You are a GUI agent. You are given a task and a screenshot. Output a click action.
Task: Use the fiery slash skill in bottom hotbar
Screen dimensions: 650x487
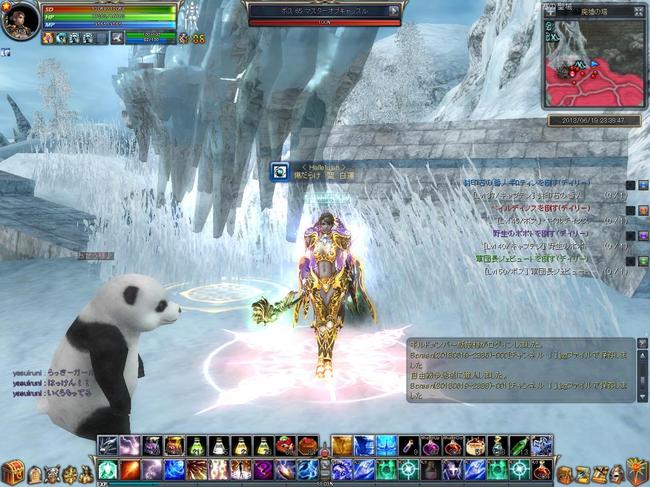(x=131, y=468)
